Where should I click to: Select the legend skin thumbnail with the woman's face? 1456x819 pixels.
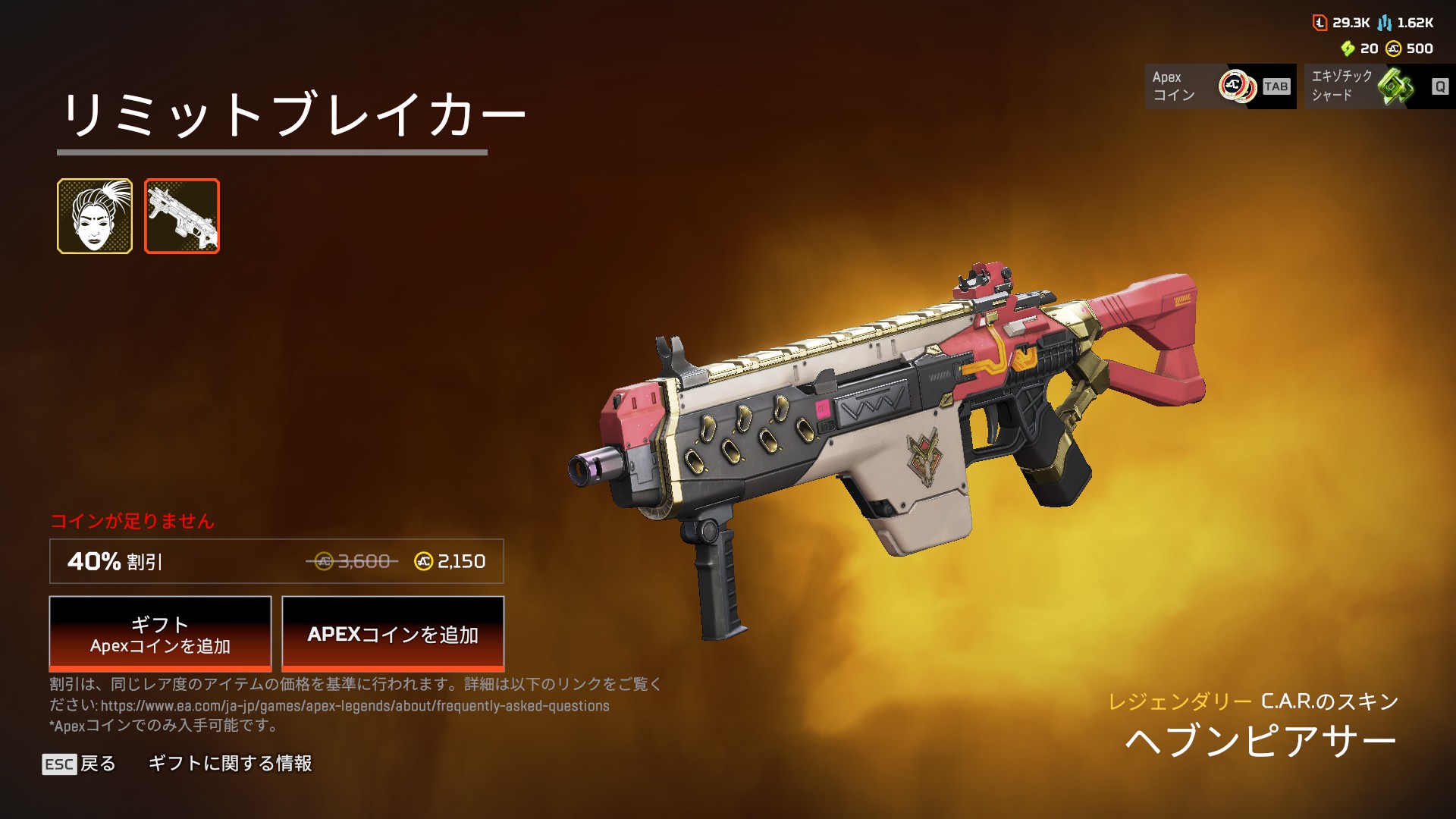pyautogui.click(x=95, y=216)
